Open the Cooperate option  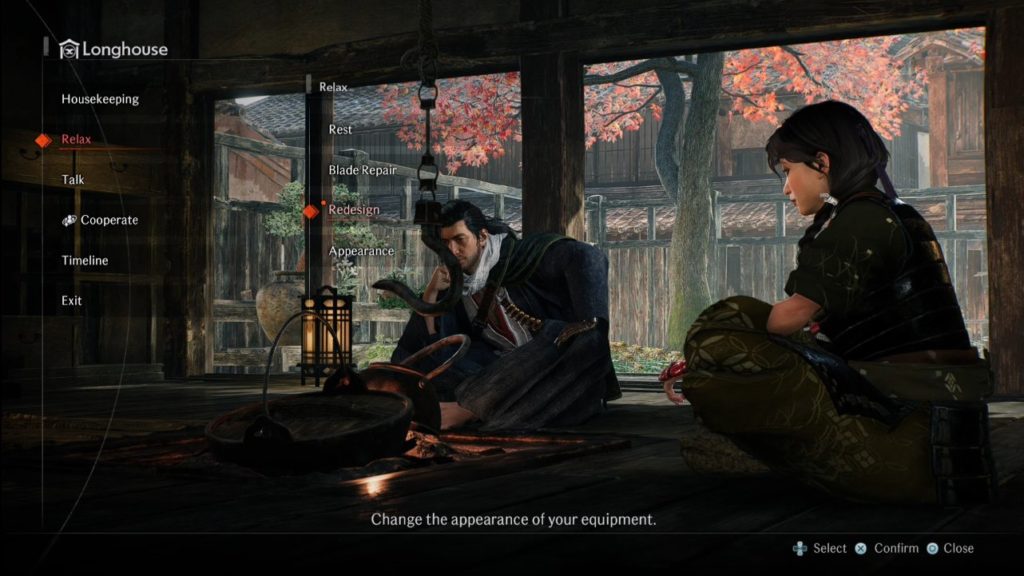point(108,220)
